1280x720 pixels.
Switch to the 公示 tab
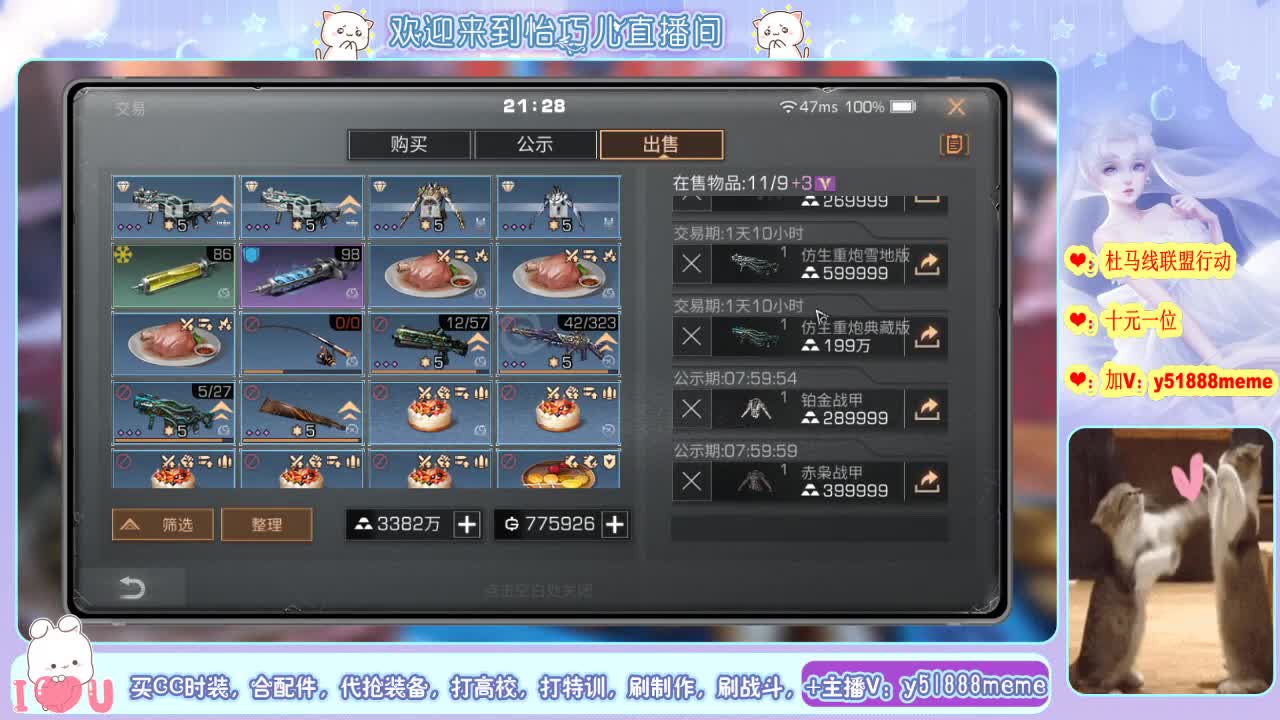[536, 144]
